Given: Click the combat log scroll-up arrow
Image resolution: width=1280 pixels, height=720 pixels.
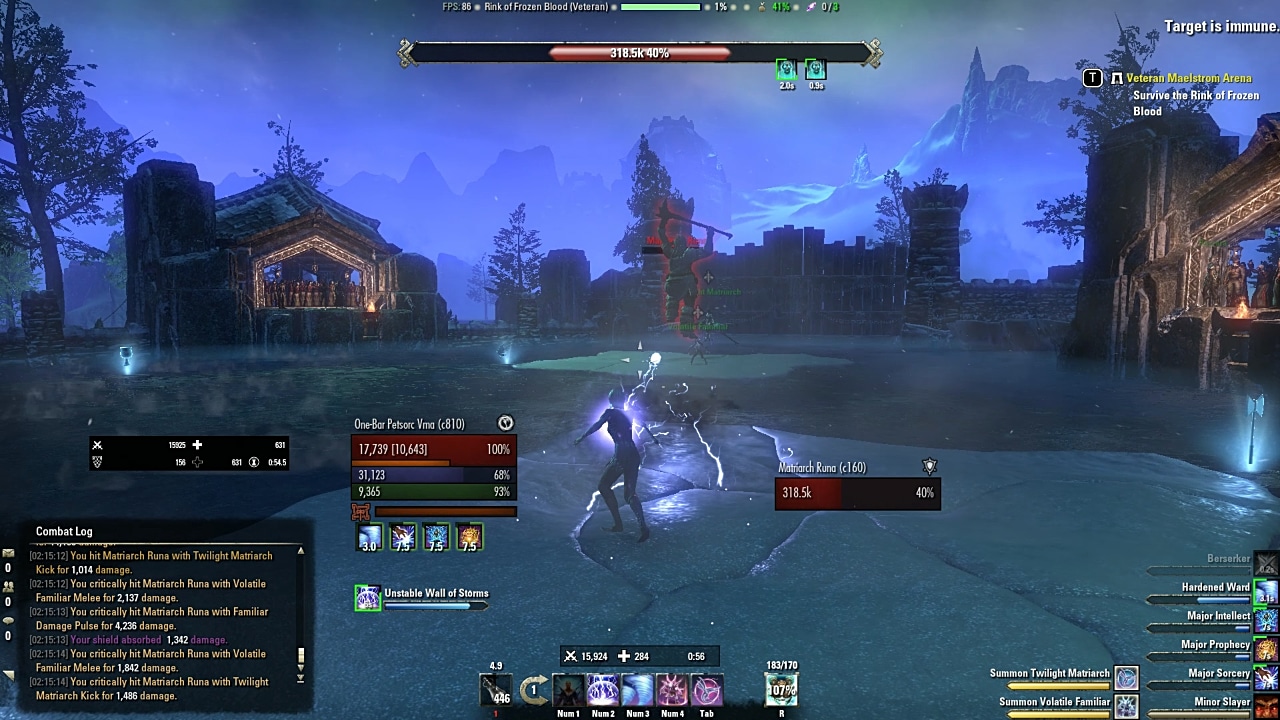Looking at the screenshot, I should (300, 551).
